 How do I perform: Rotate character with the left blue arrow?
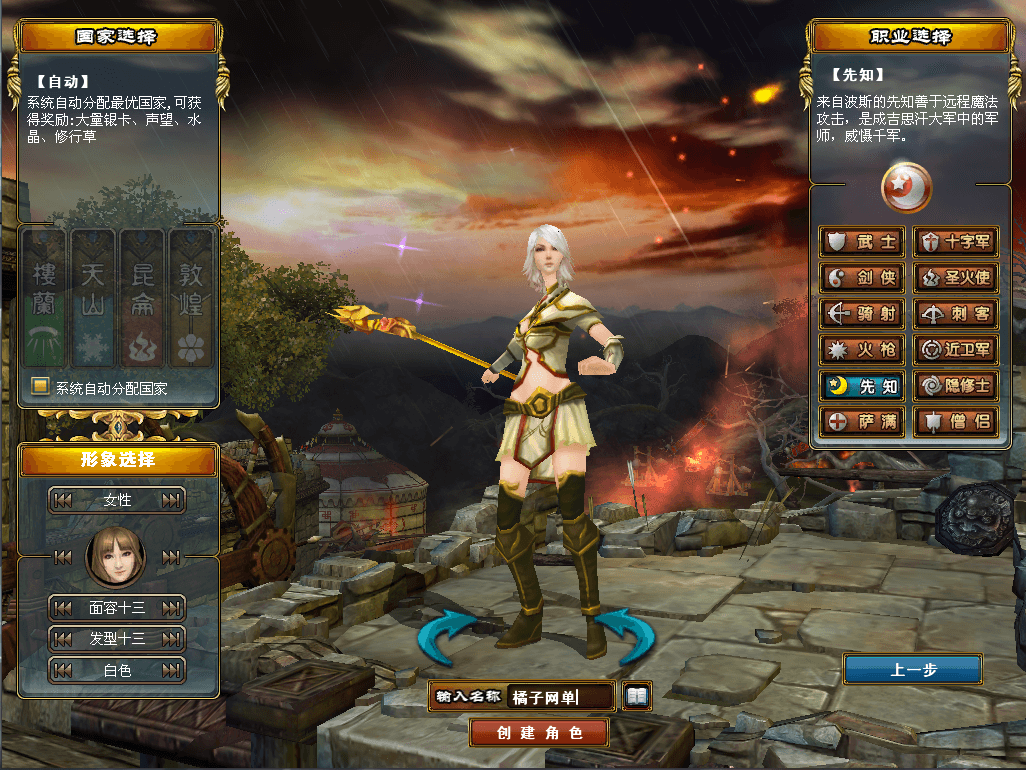449,637
